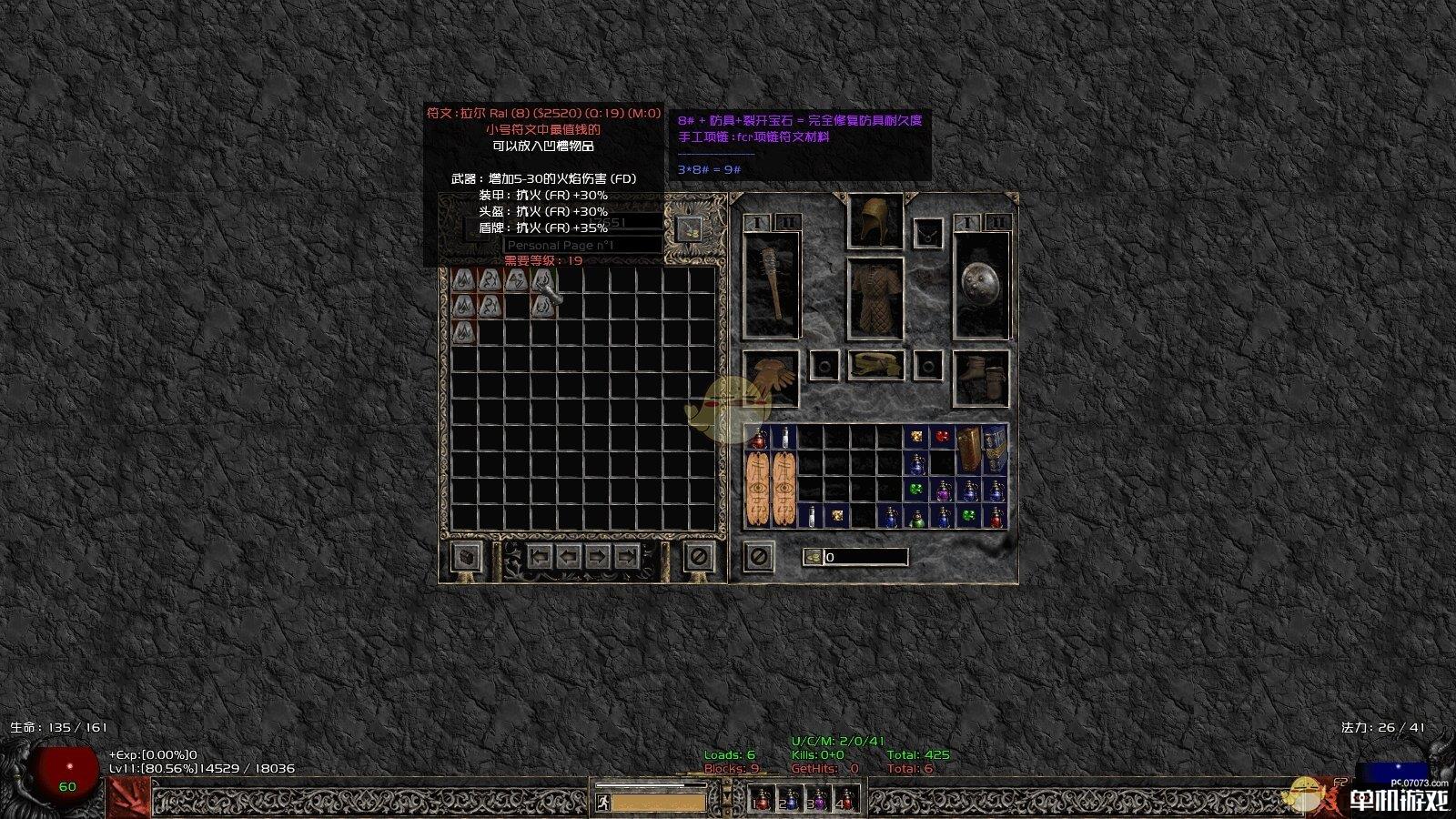Open the stash gold withdraw button
1456x819 pixels.
(688, 230)
